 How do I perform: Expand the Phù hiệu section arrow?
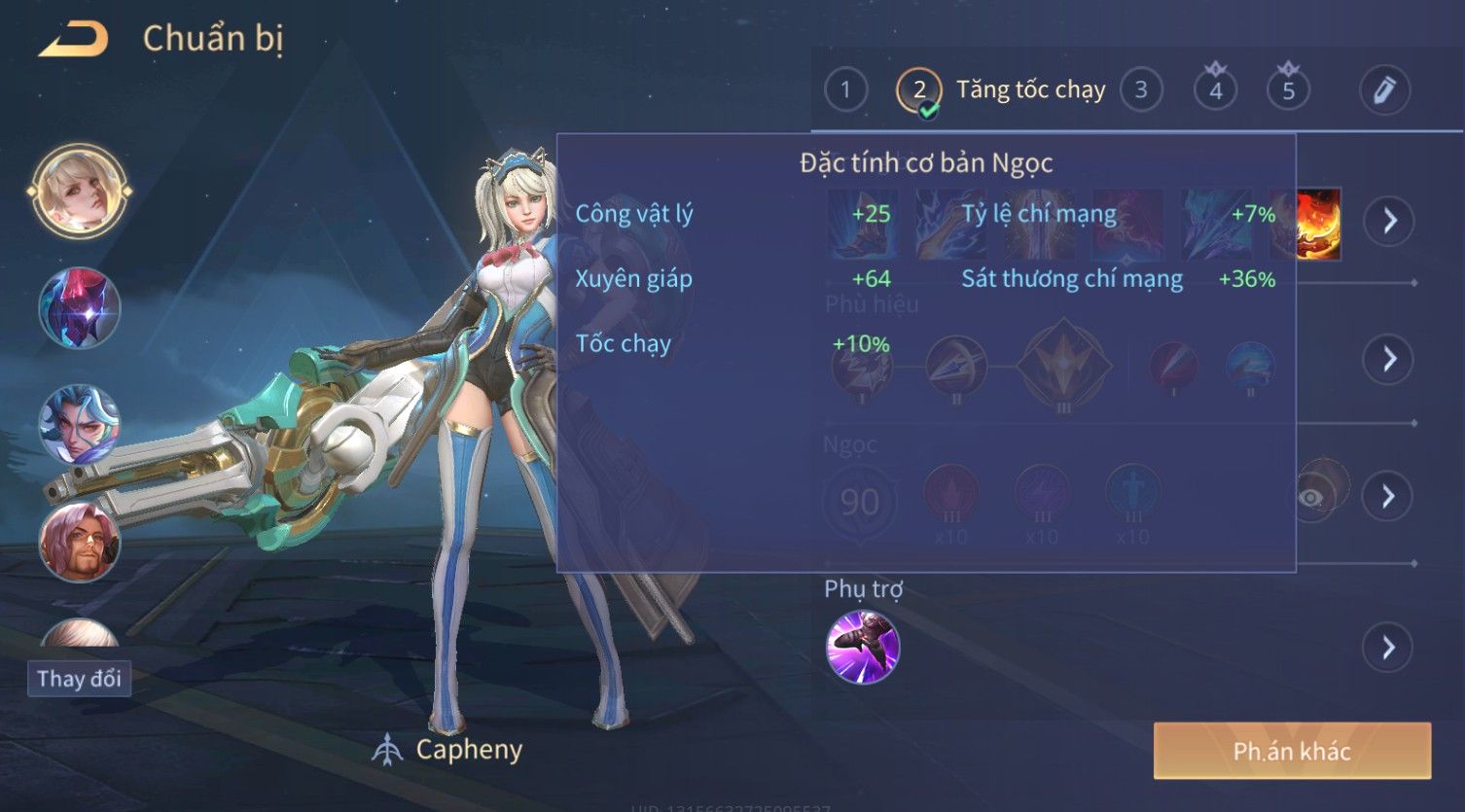click(1388, 360)
